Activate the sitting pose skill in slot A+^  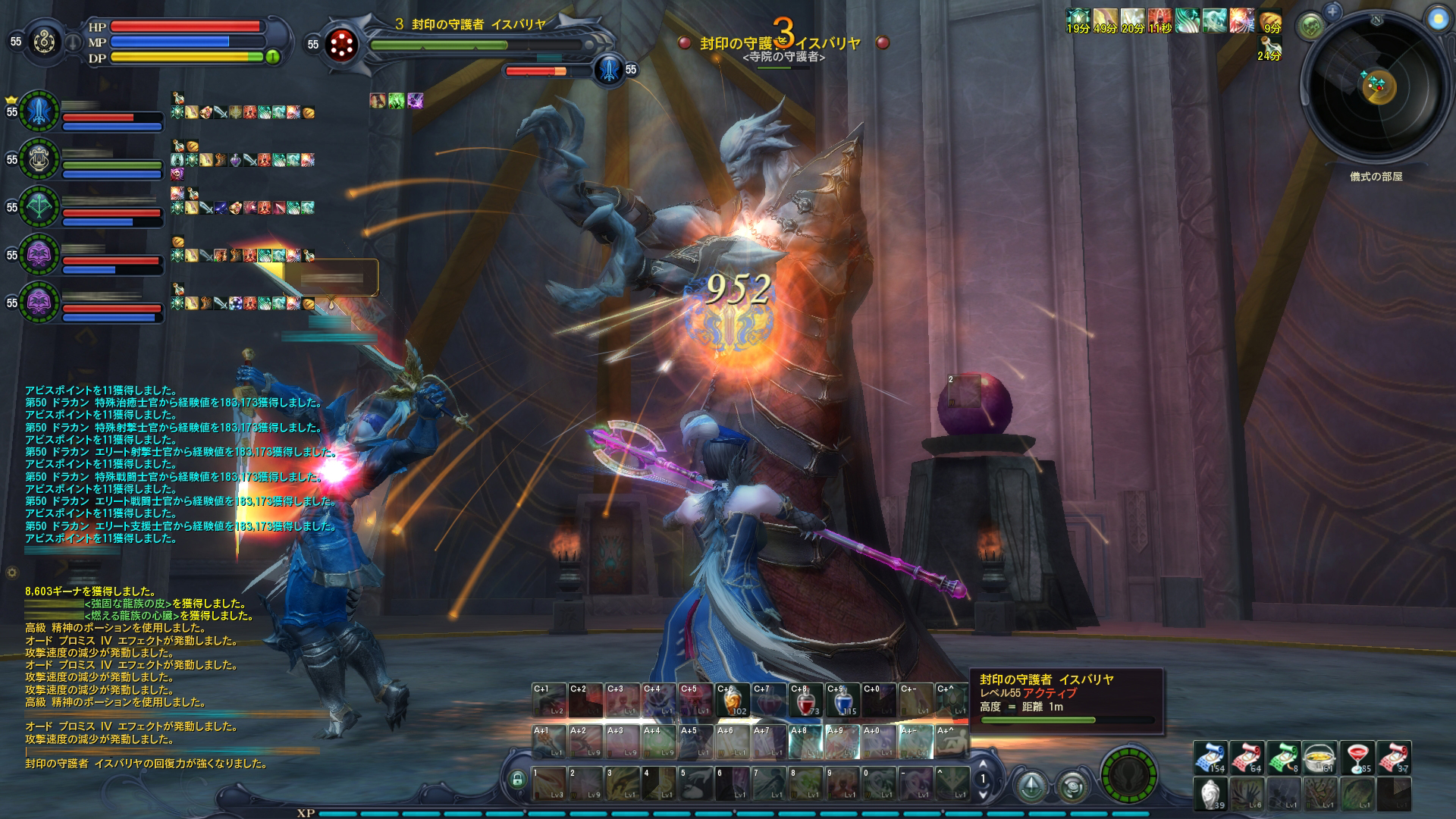tap(952, 740)
